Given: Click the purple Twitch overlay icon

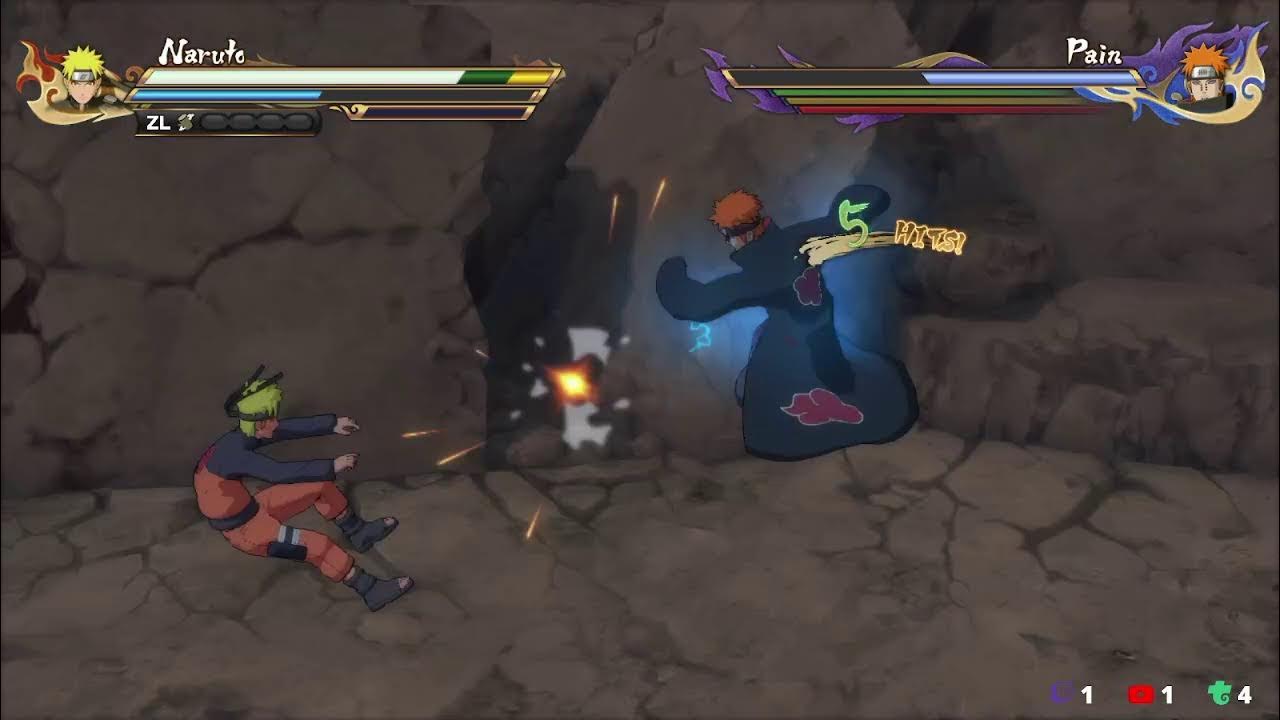Looking at the screenshot, I should (1063, 694).
